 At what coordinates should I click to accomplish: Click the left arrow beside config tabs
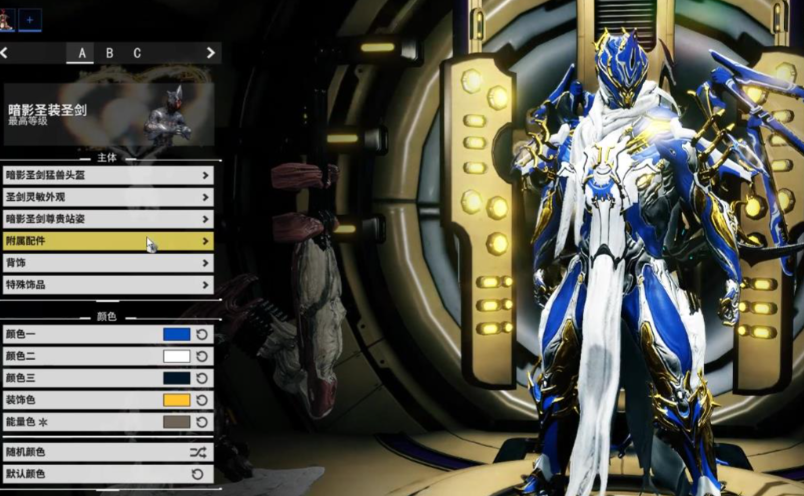[5, 53]
